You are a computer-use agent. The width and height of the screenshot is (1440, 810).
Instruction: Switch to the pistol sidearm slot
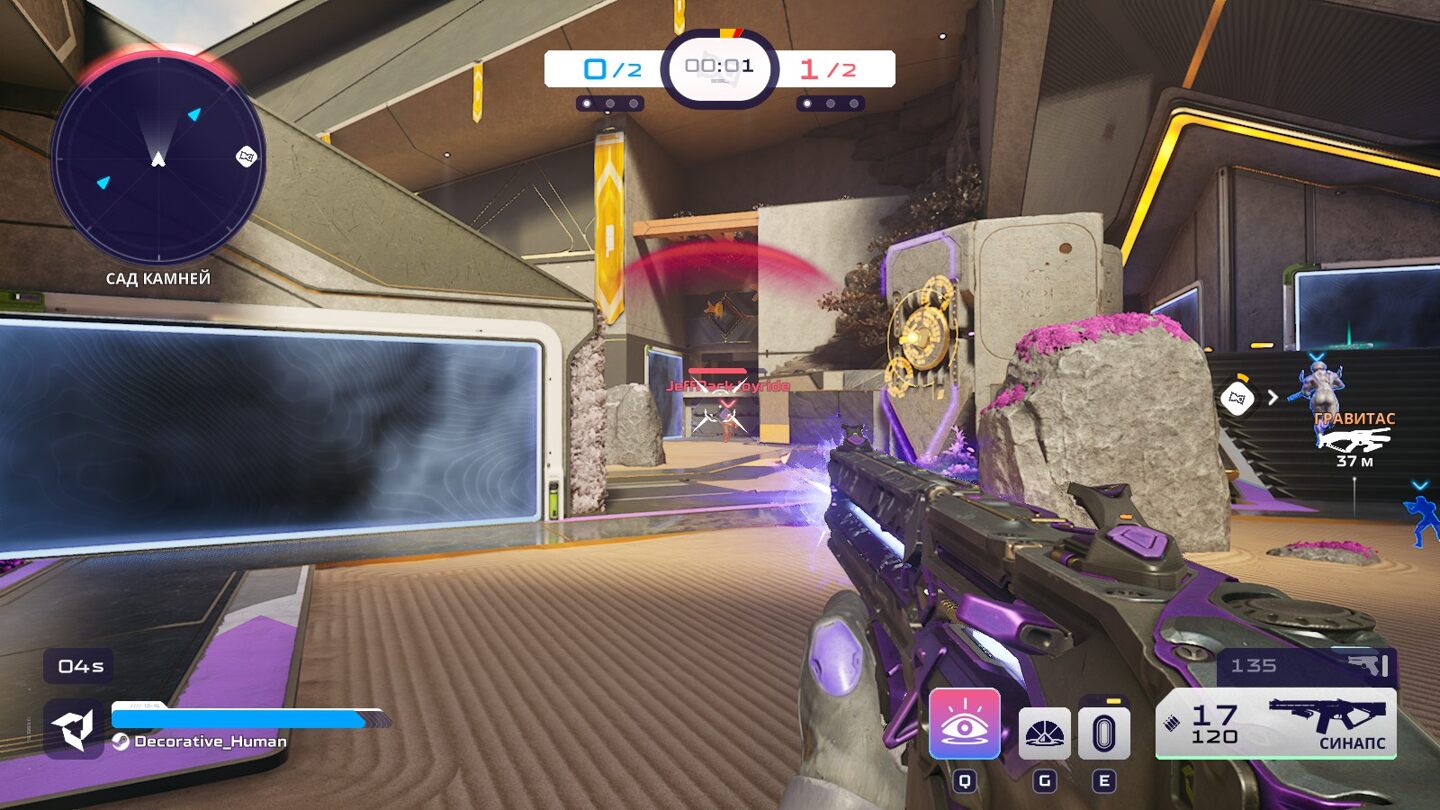coord(1306,666)
